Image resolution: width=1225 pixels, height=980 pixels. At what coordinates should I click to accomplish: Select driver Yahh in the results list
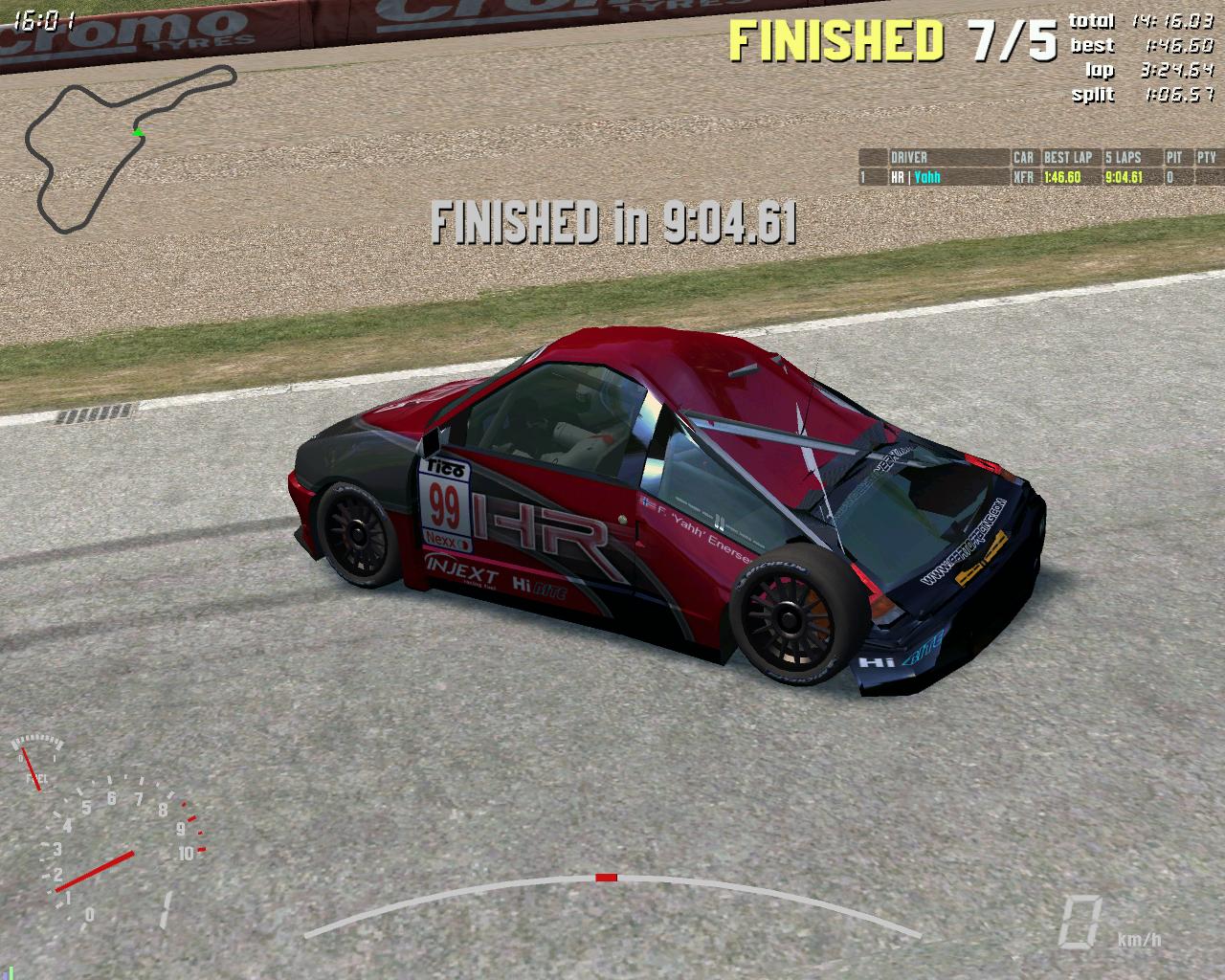tap(926, 177)
